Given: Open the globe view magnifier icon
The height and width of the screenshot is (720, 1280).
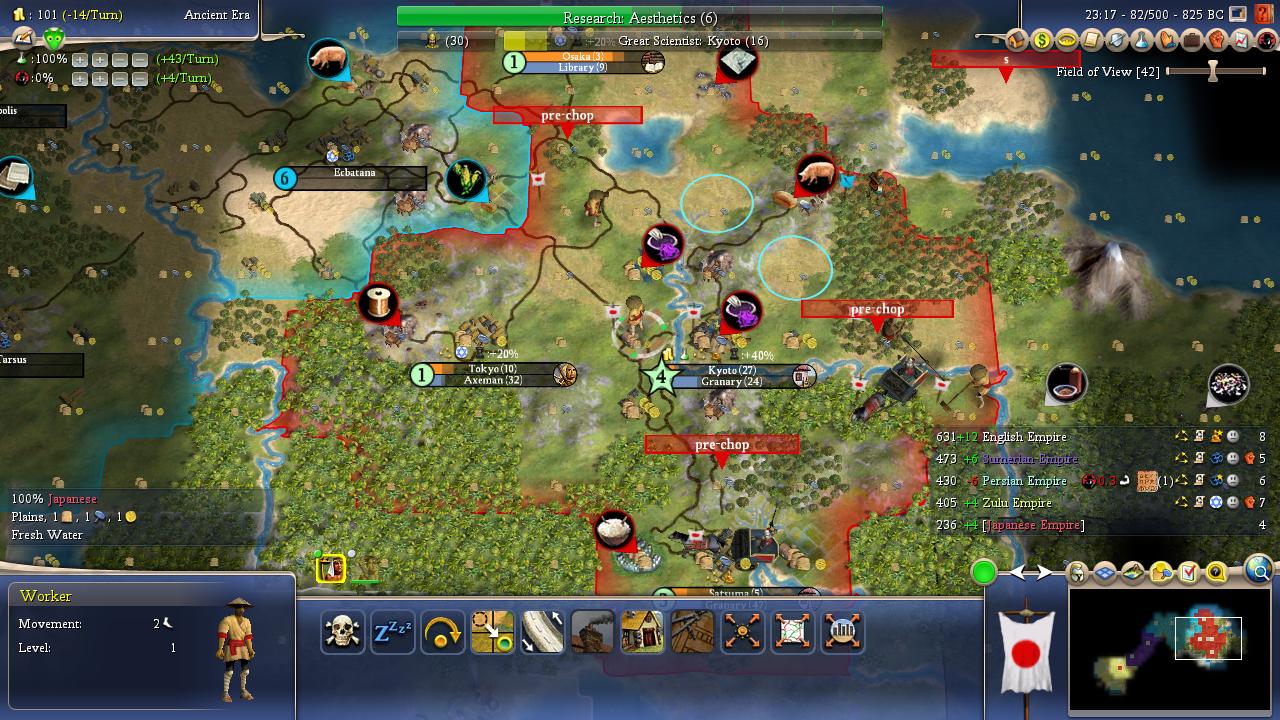Looking at the screenshot, I should pyautogui.click(x=1258, y=570).
